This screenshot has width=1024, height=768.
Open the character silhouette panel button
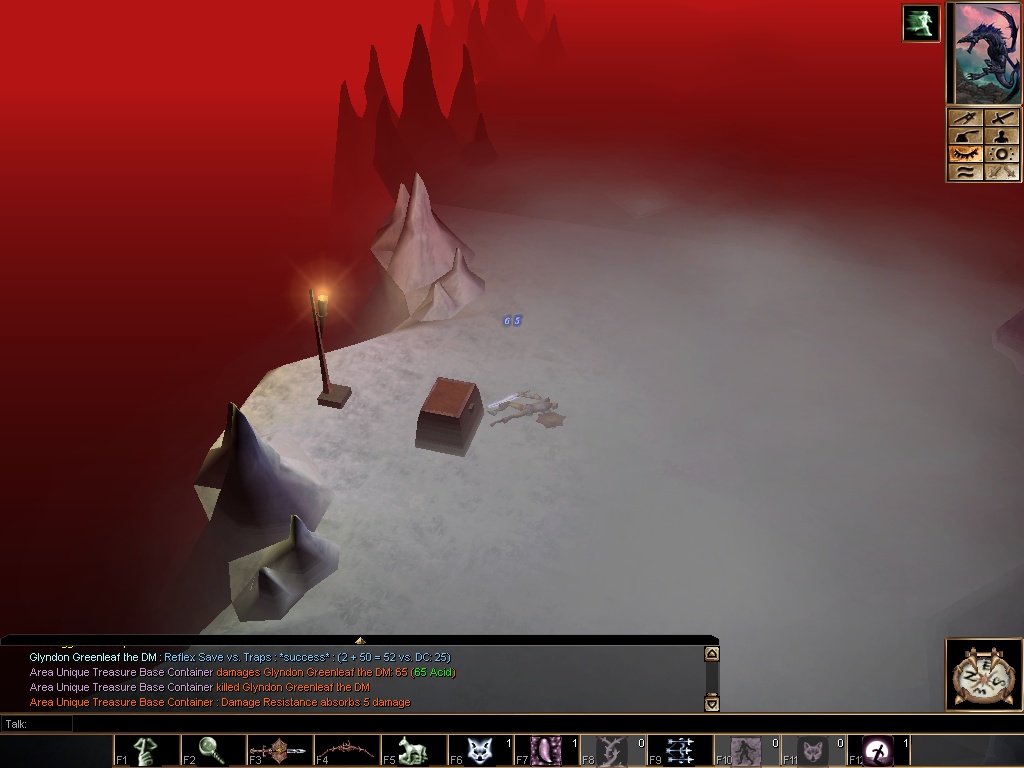point(1002,136)
